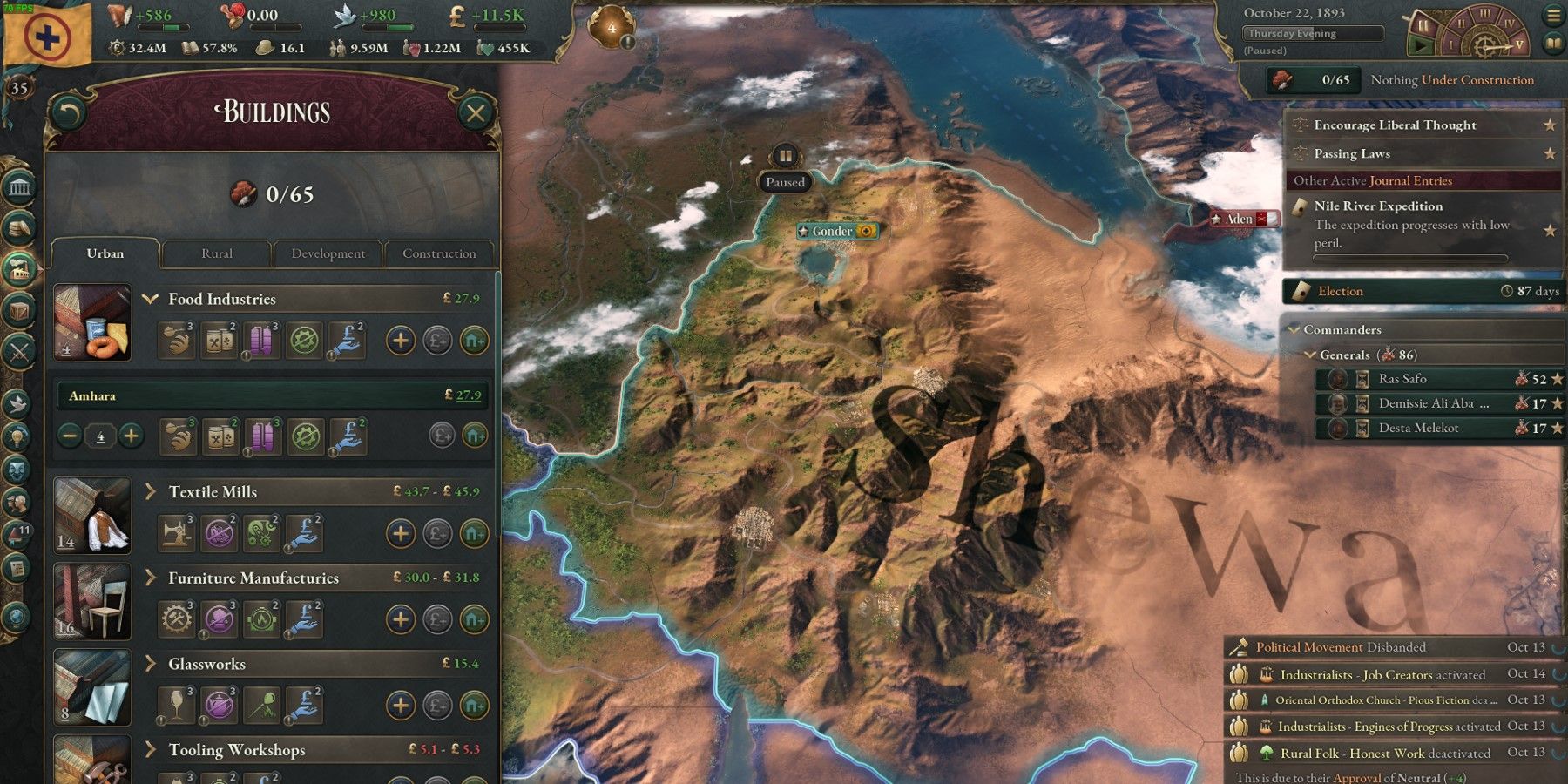Image resolution: width=1568 pixels, height=784 pixels.
Task: Collapse the Generals list under Commanders
Action: [1310, 355]
